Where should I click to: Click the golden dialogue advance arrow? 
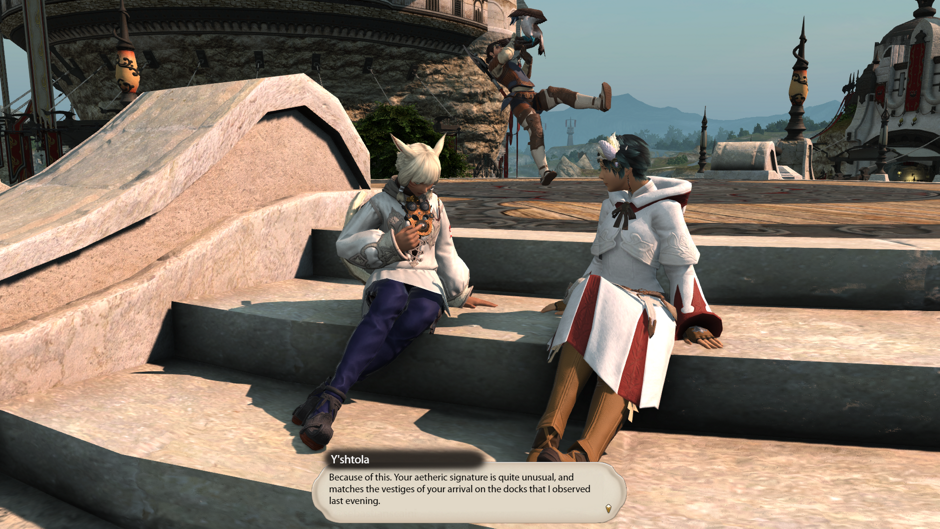[x=608, y=509]
